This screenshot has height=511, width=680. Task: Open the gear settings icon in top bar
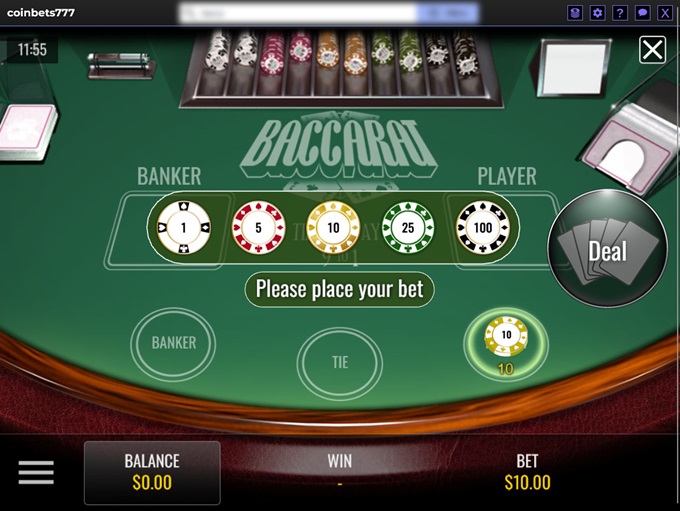[598, 13]
